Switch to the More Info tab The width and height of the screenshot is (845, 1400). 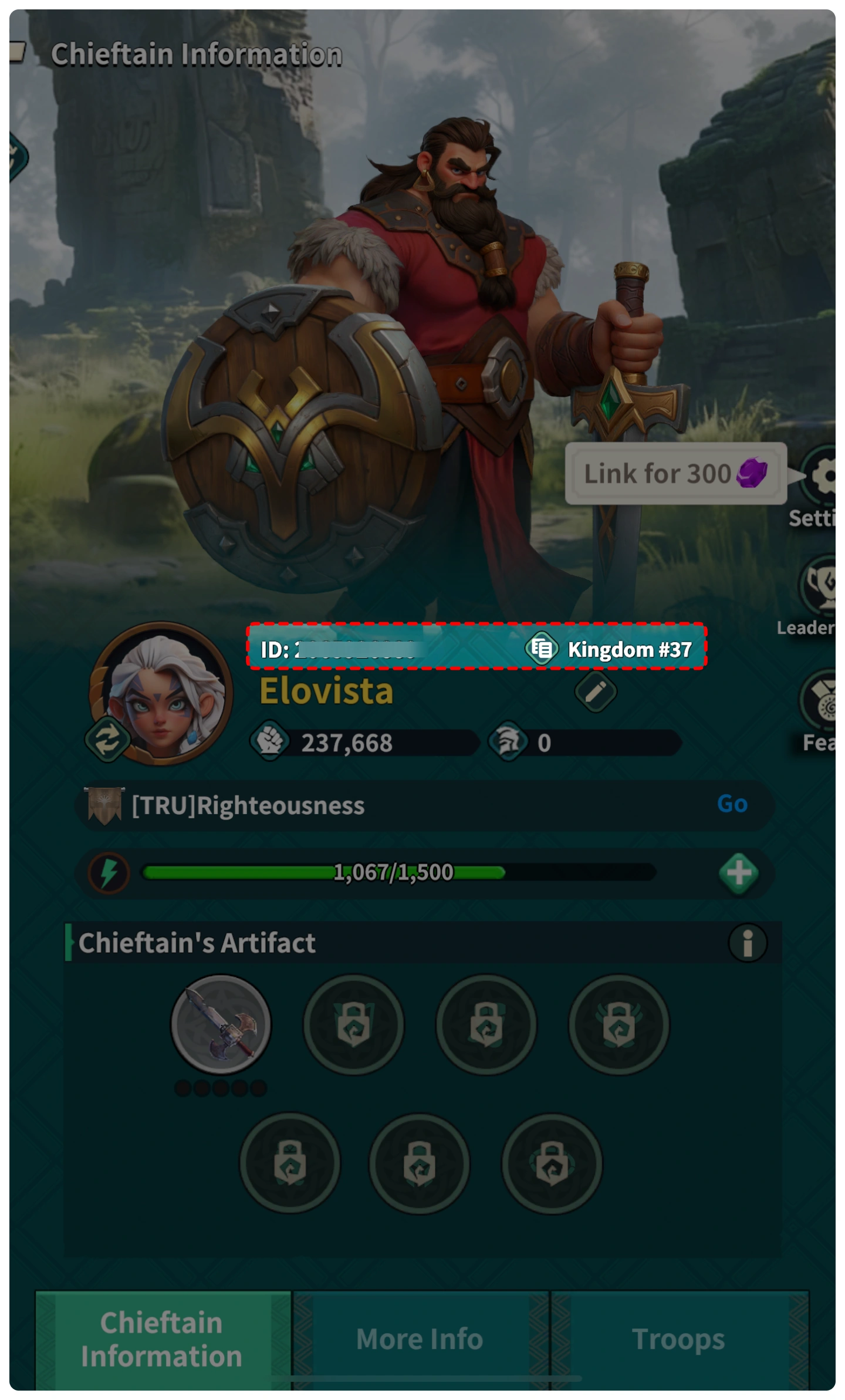point(420,1339)
